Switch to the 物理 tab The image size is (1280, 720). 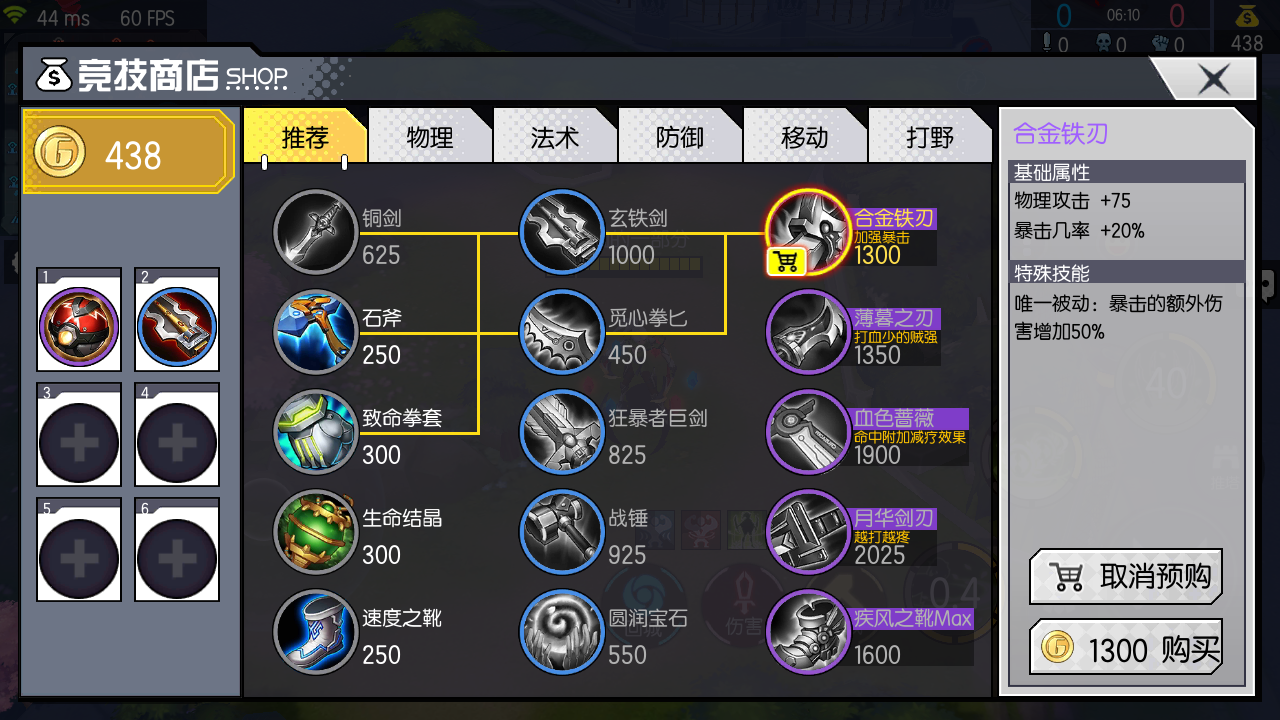pos(430,137)
